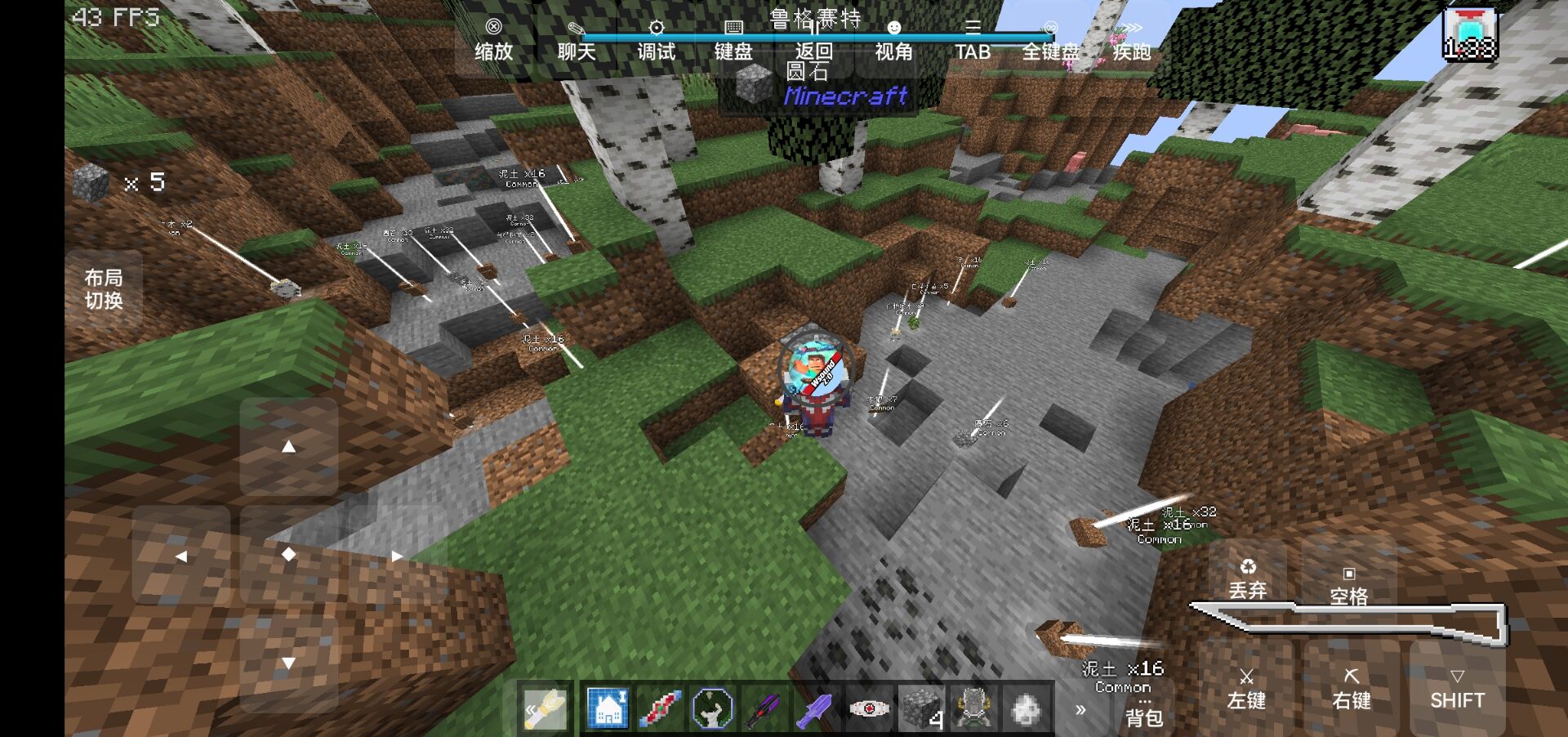Viewport: 1568px width, 737px height.
Task: Tap the TAB button
Action: pos(973,42)
